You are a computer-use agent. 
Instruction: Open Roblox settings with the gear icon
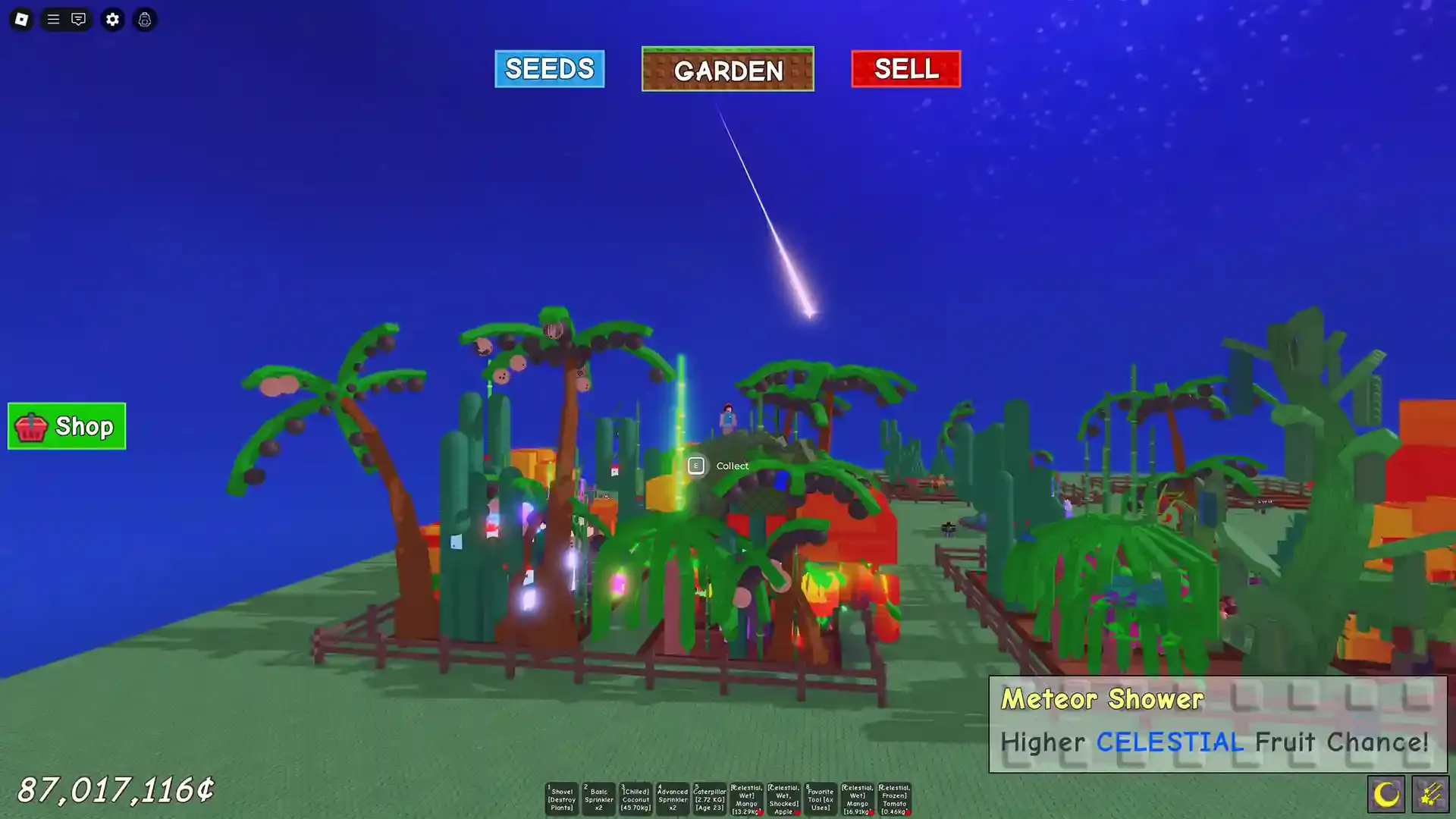coord(112,20)
